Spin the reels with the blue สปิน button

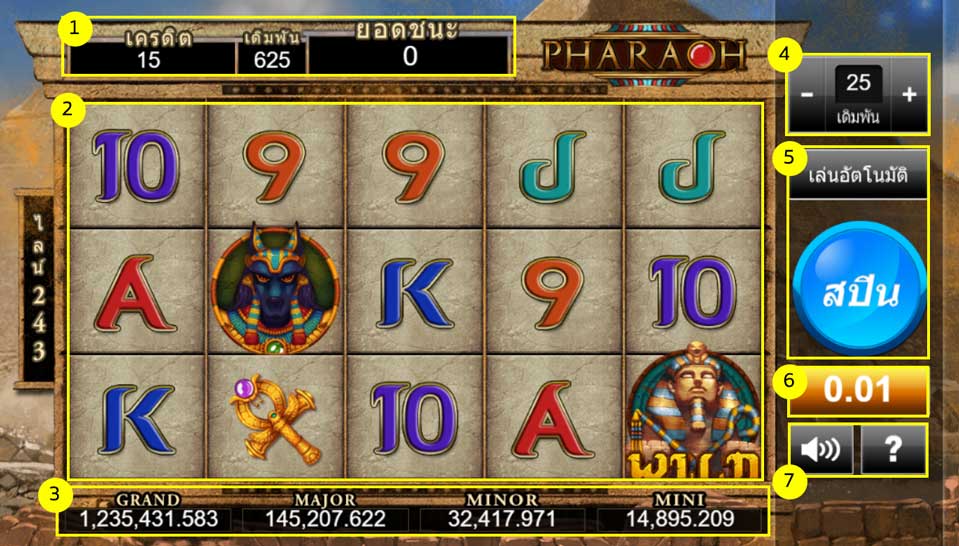859,292
